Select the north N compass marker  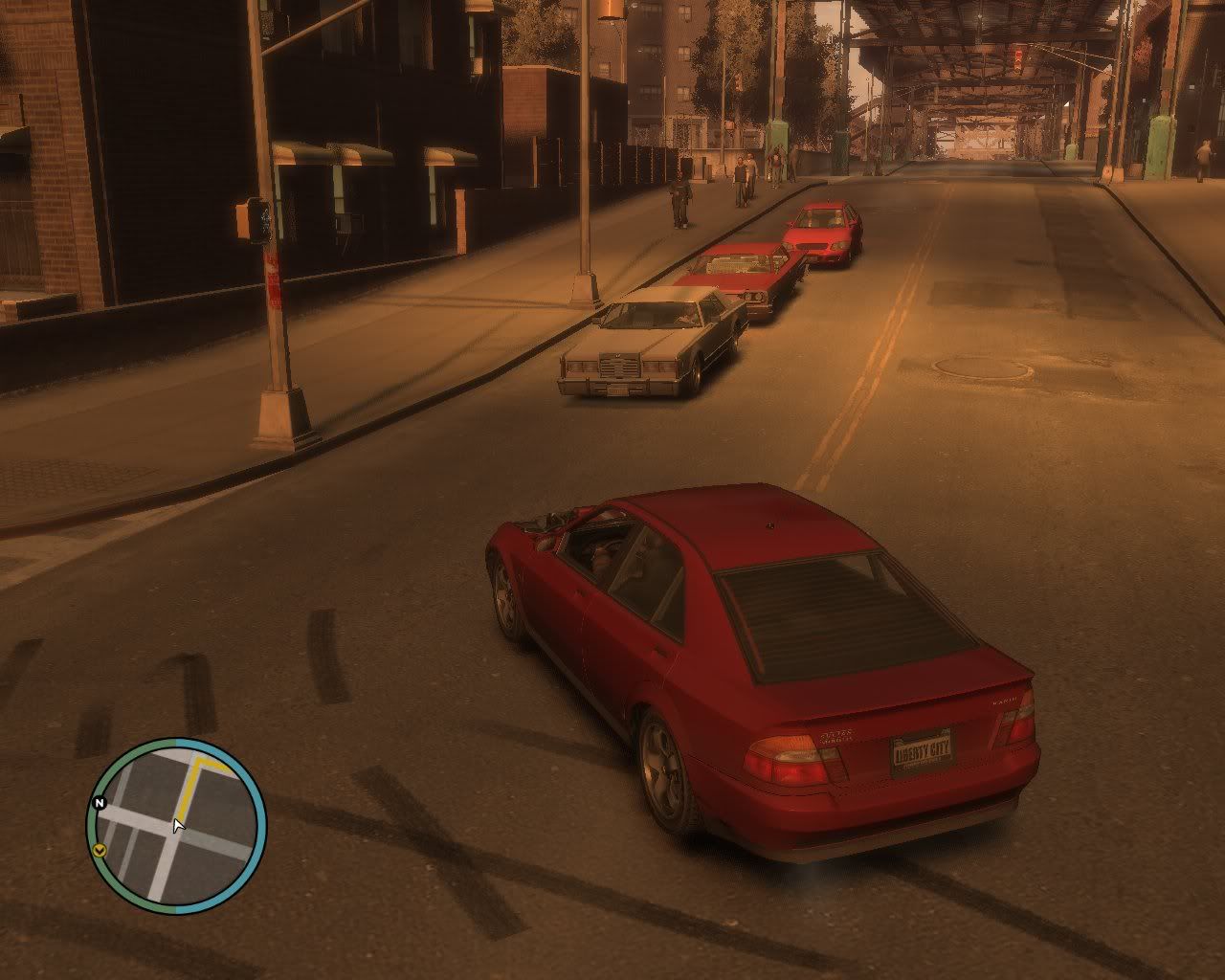point(98,803)
